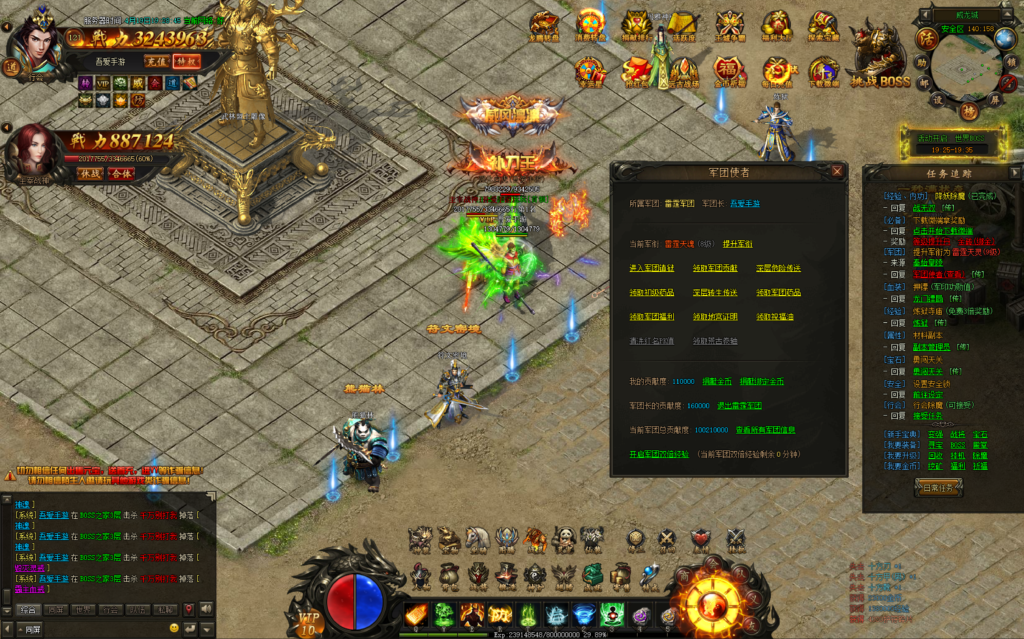Claim 领取军团福利 in the legion dialog
The image size is (1024, 639).
651,316
